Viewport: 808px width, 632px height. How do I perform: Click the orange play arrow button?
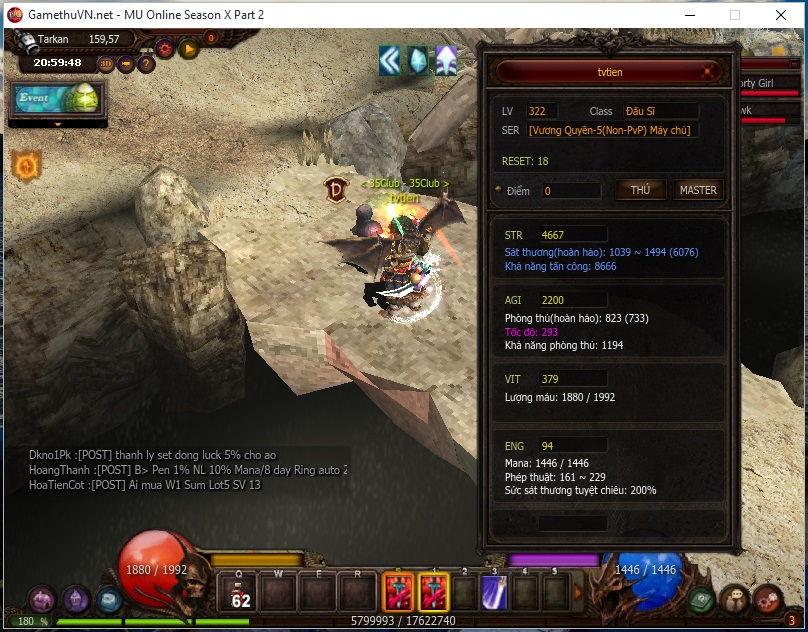(x=189, y=47)
